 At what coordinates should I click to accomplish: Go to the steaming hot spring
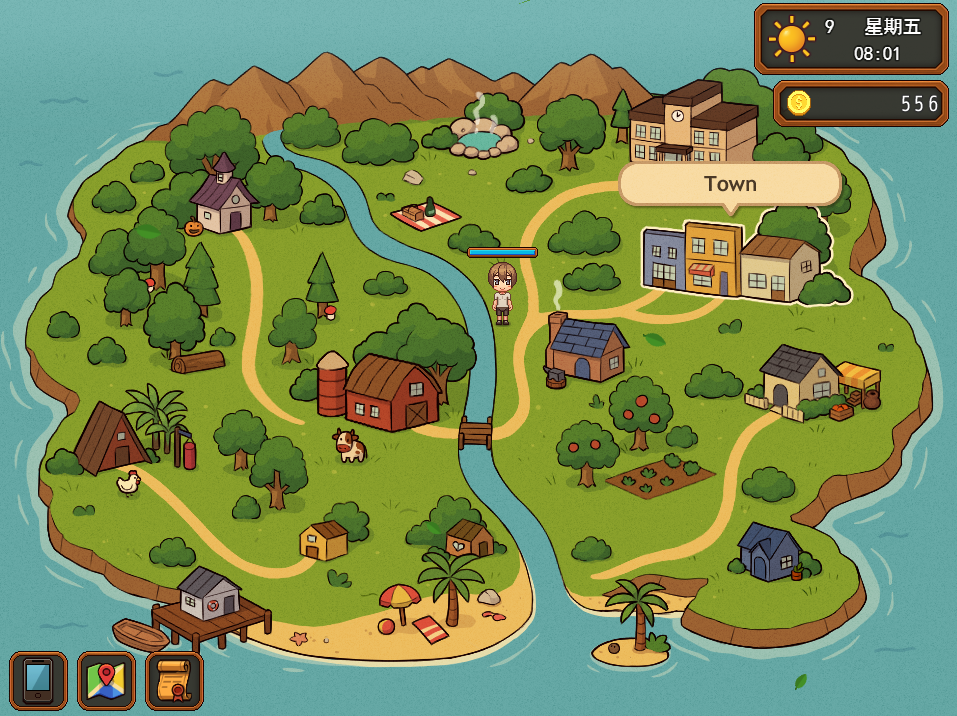pyautogui.click(x=481, y=138)
